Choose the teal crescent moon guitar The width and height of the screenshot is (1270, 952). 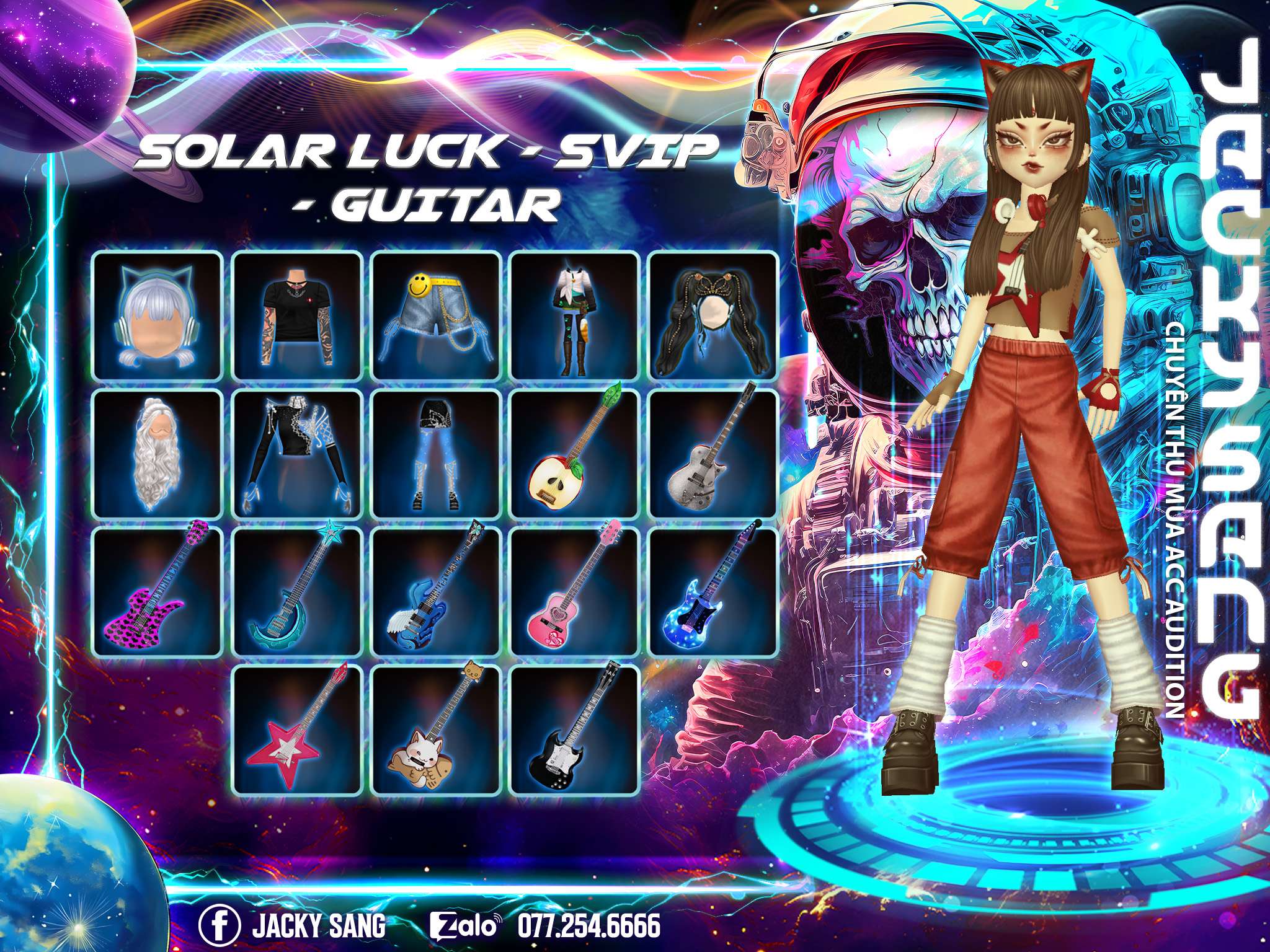coord(297,593)
